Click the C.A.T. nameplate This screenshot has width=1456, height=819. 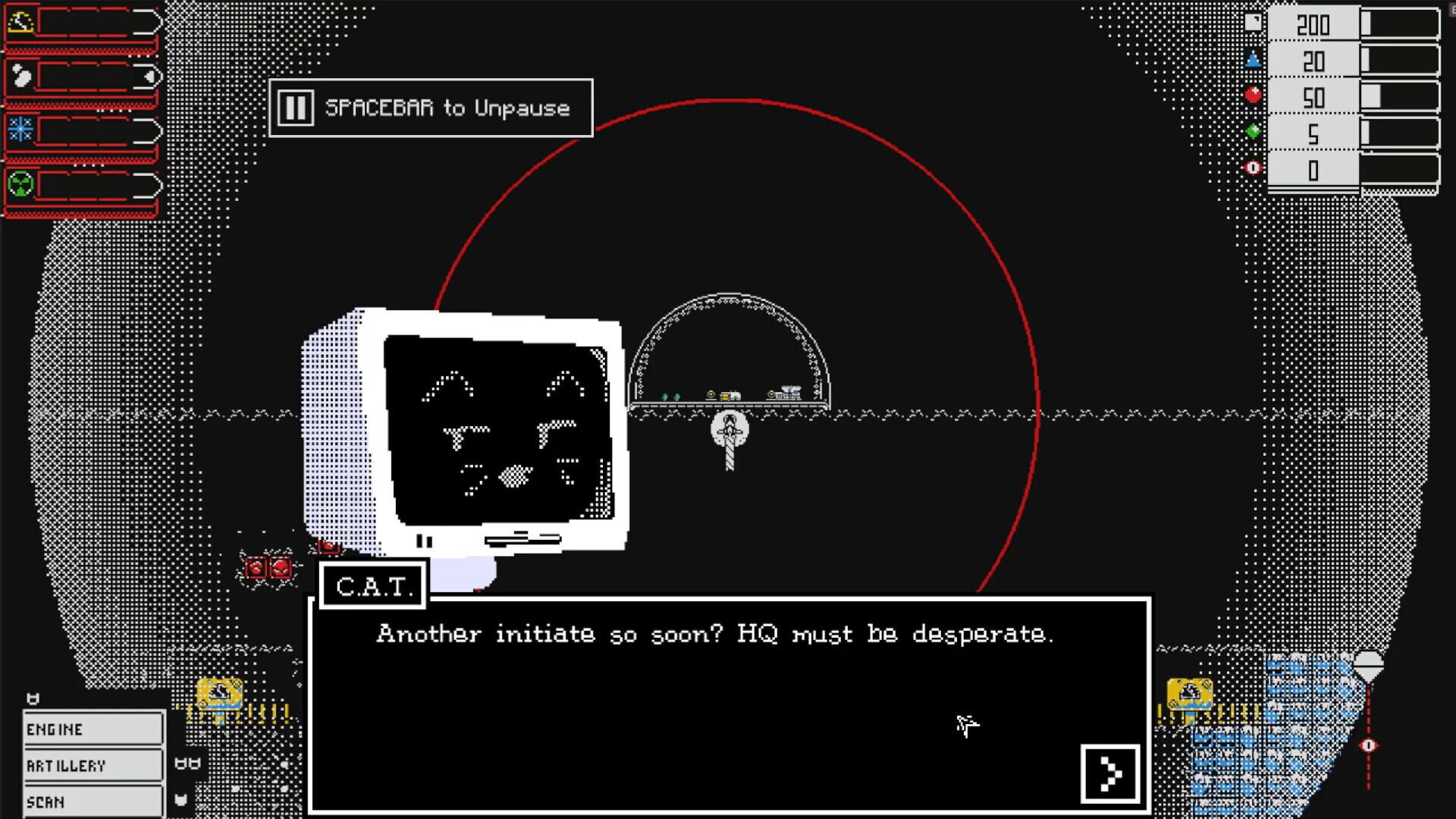[x=374, y=585]
